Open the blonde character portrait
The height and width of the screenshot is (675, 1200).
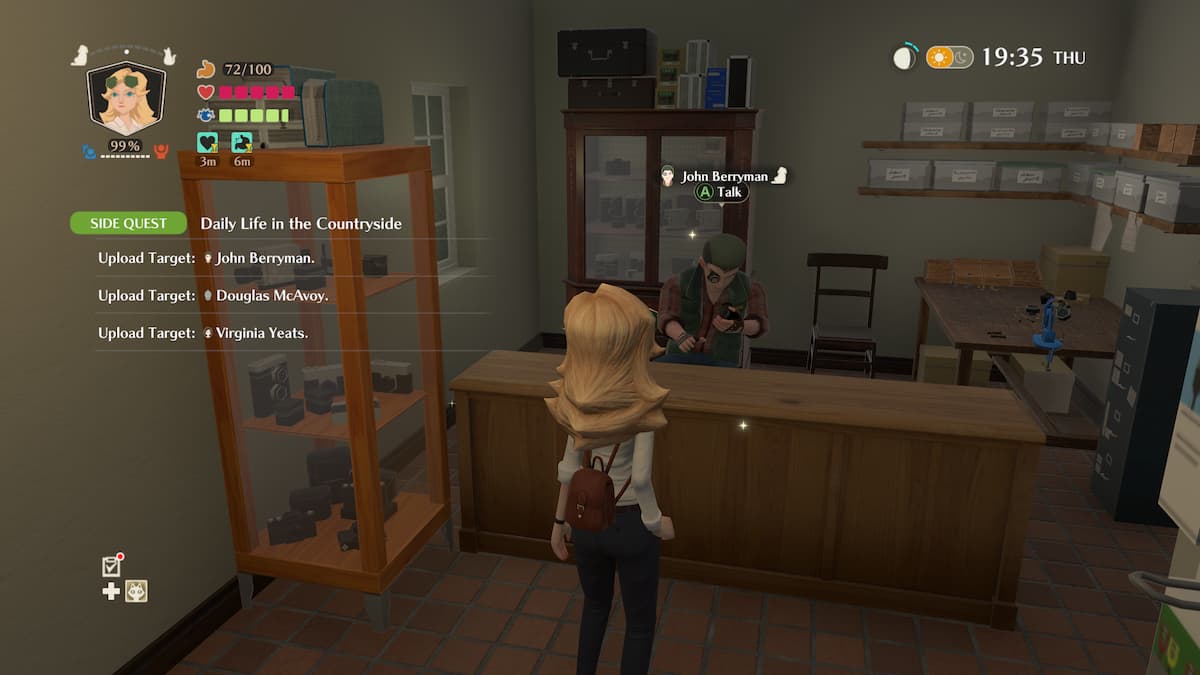125,99
